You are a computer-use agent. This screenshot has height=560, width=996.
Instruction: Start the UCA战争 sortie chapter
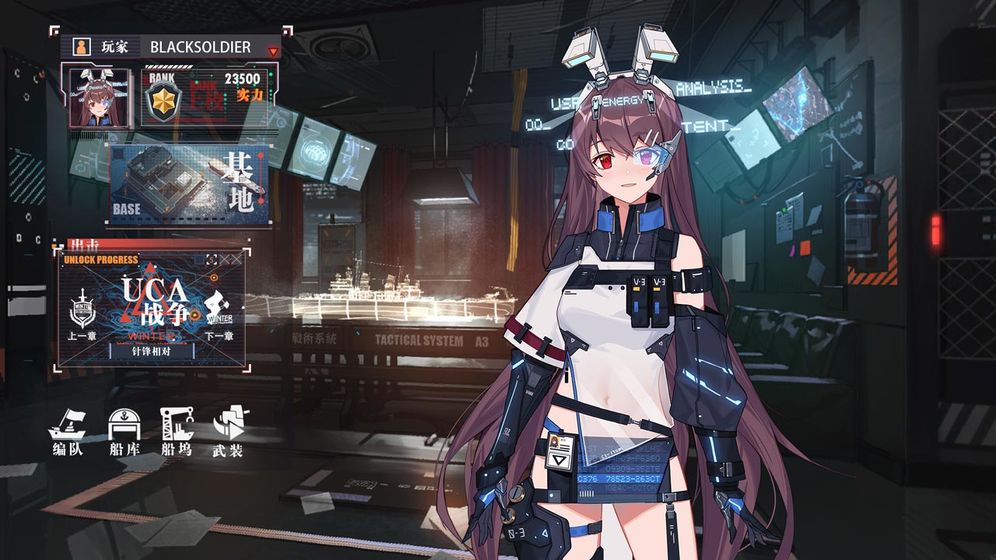pos(150,299)
